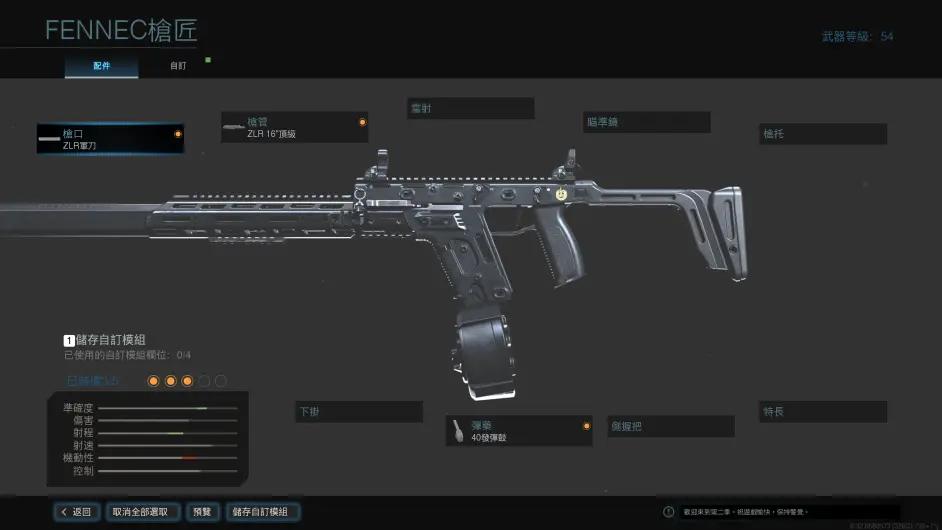Select the 彈藥 40發彈鼓 slot
The width and height of the screenshot is (942, 530).
click(519, 431)
